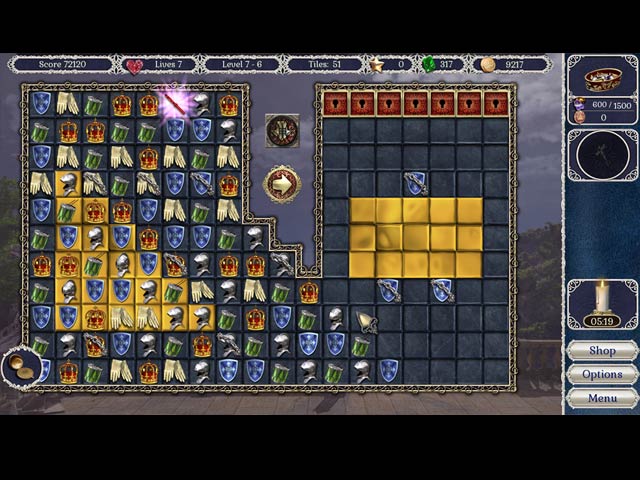The image size is (640, 480).
Task: Open the Options screen
Action: [x=602, y=374]
